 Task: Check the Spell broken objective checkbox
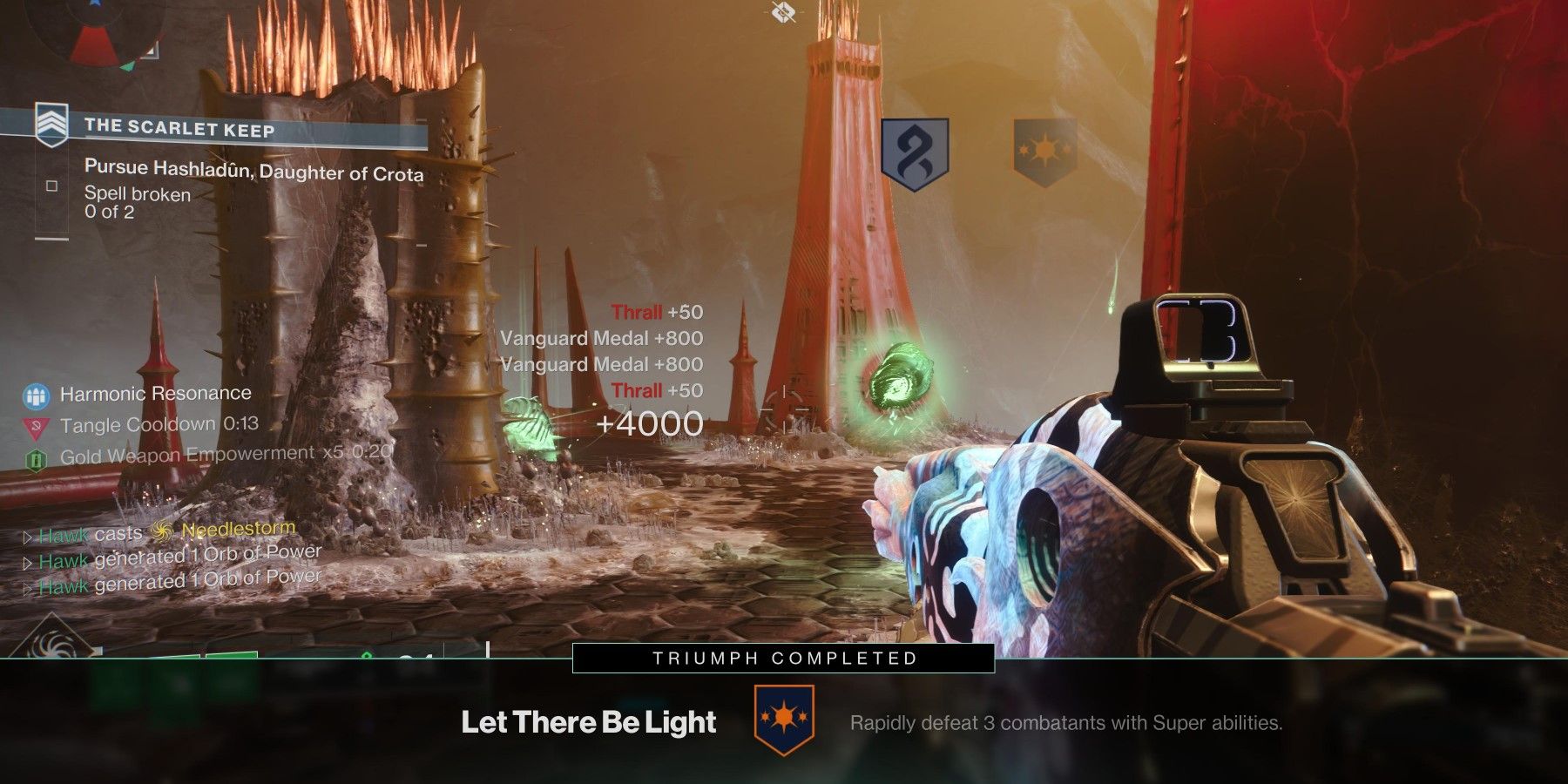click(52, 184)
